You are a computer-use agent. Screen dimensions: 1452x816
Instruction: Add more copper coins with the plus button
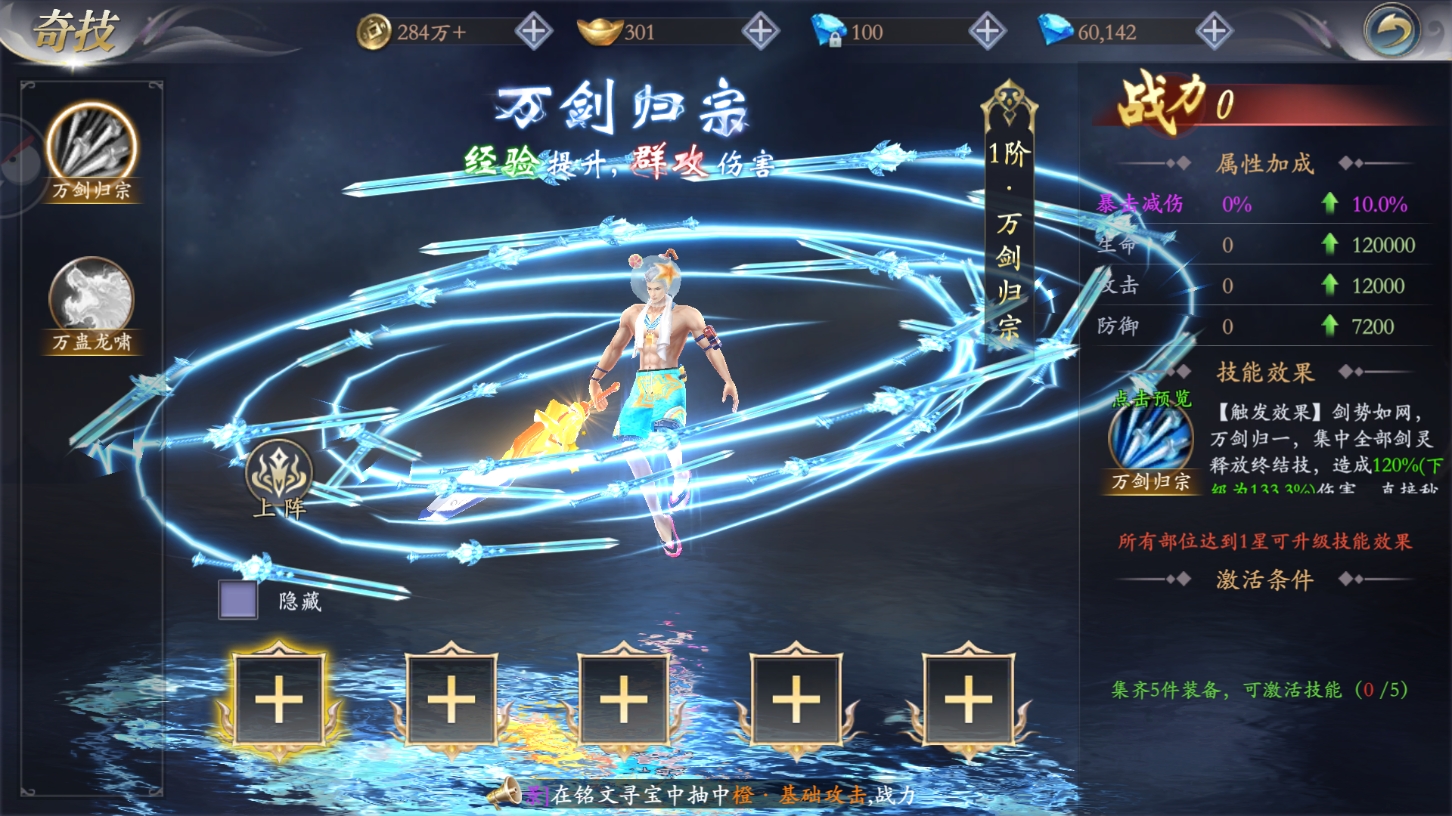tap(533, 31)
